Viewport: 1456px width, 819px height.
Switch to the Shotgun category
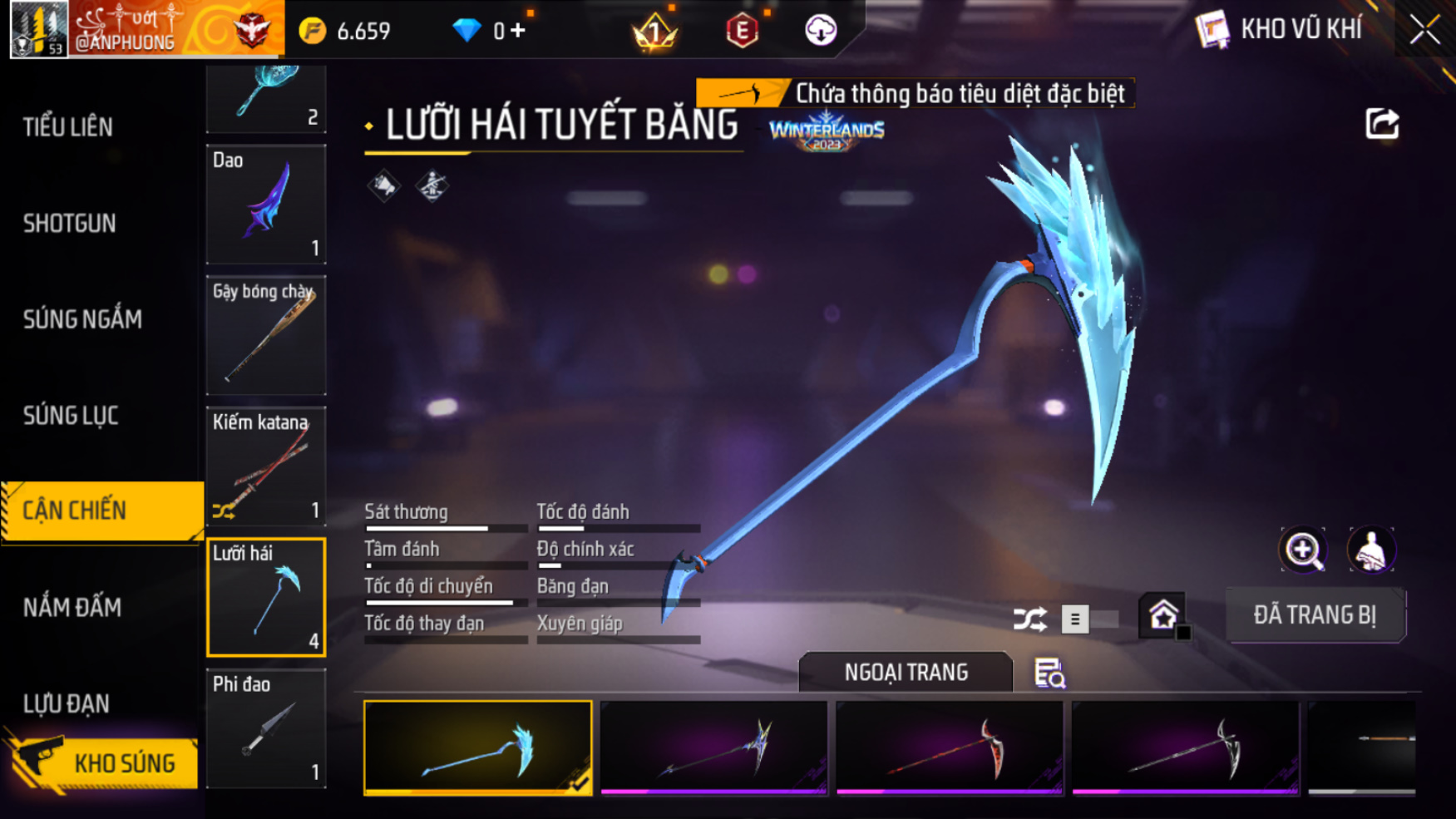coord(70,223)
